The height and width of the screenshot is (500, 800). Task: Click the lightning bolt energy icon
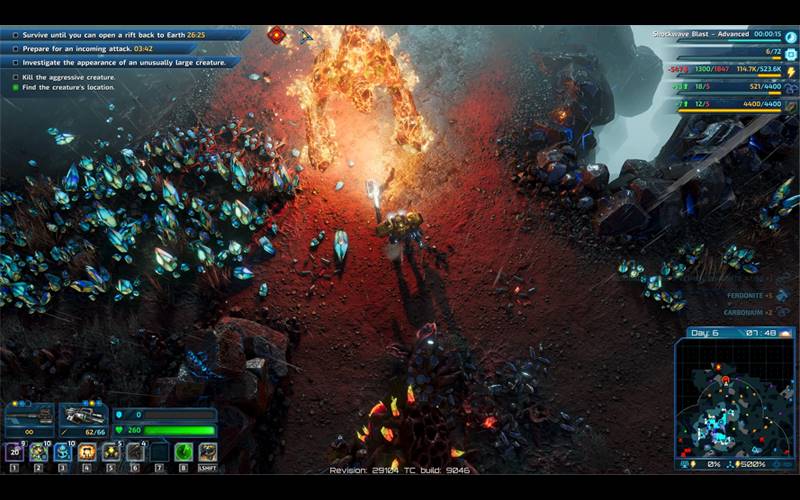tap(790, 72)
